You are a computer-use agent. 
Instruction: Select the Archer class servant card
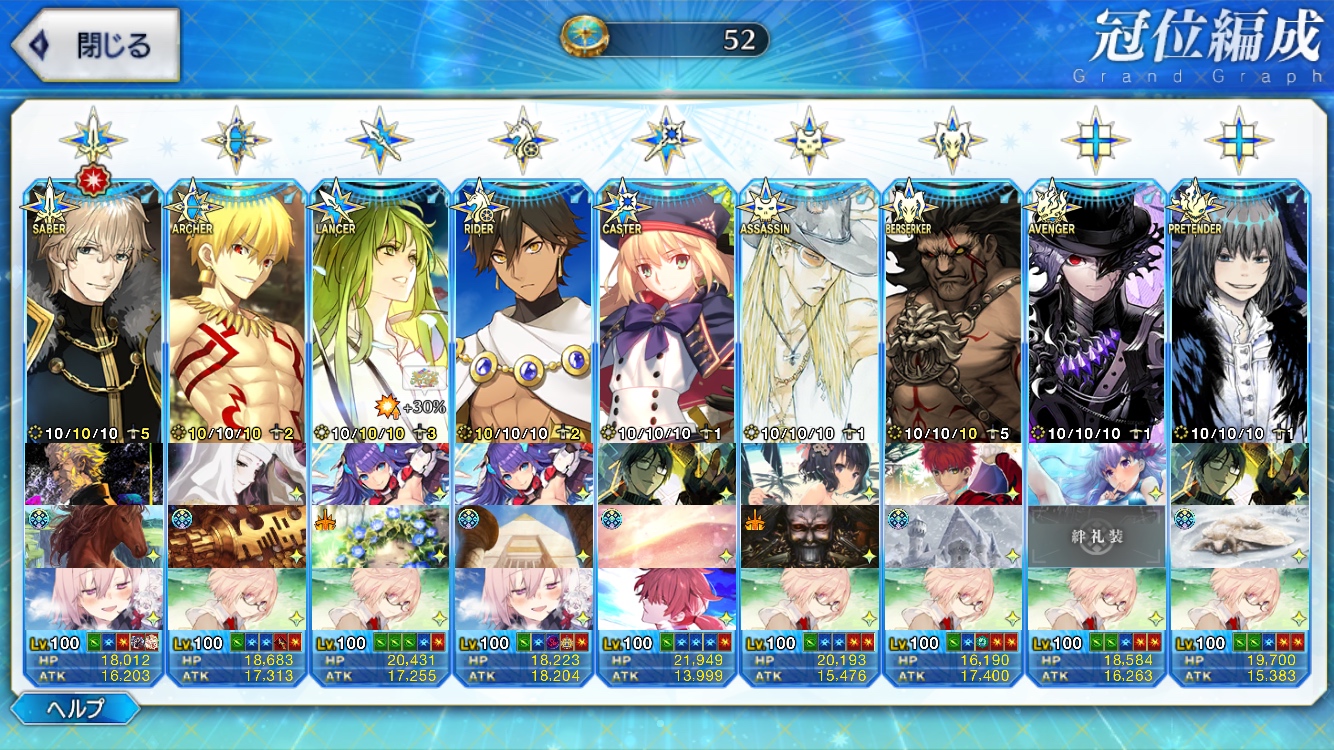pos(237,310)
